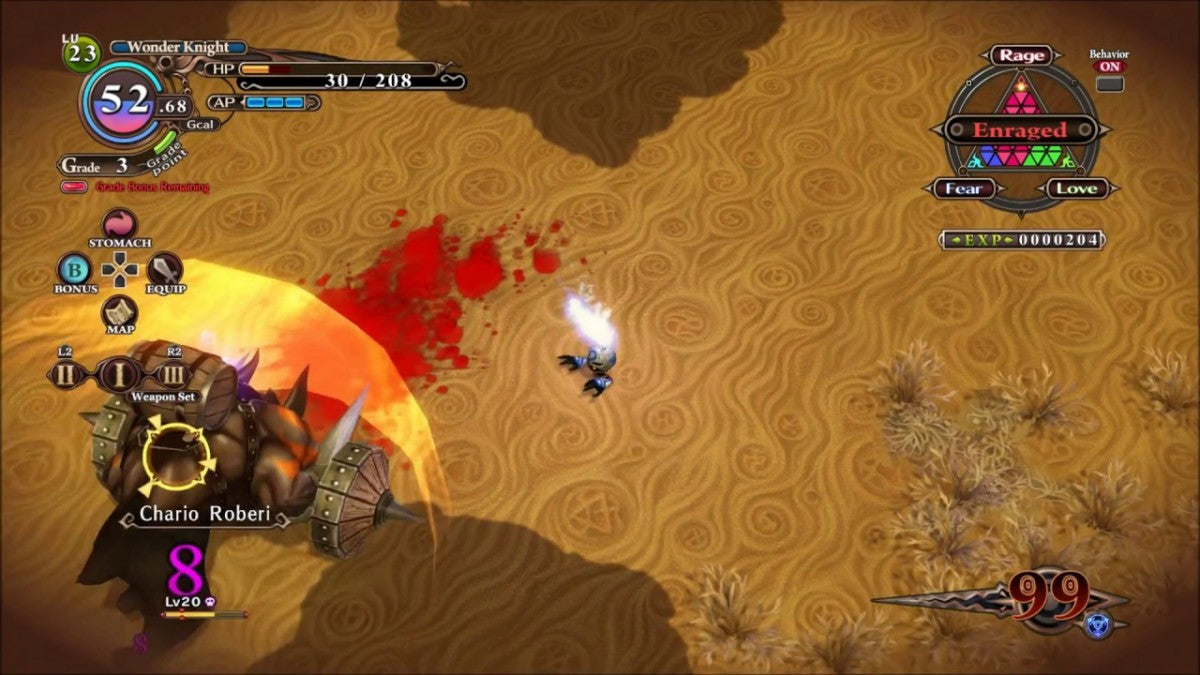Choose the Rage emotion label
Viewport: 1200px width, 675px height.
(1021, 56)
